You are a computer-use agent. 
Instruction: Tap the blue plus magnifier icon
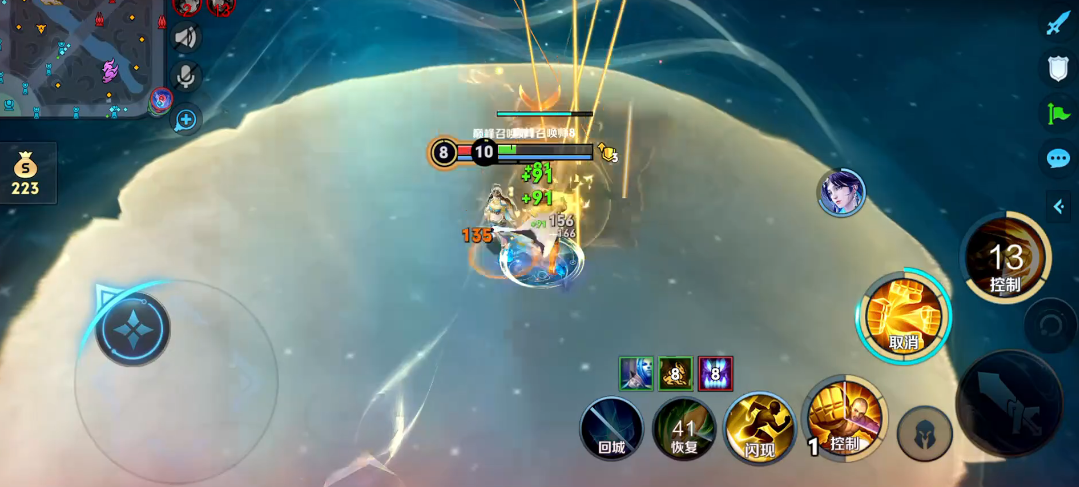(x=186, y=120)
